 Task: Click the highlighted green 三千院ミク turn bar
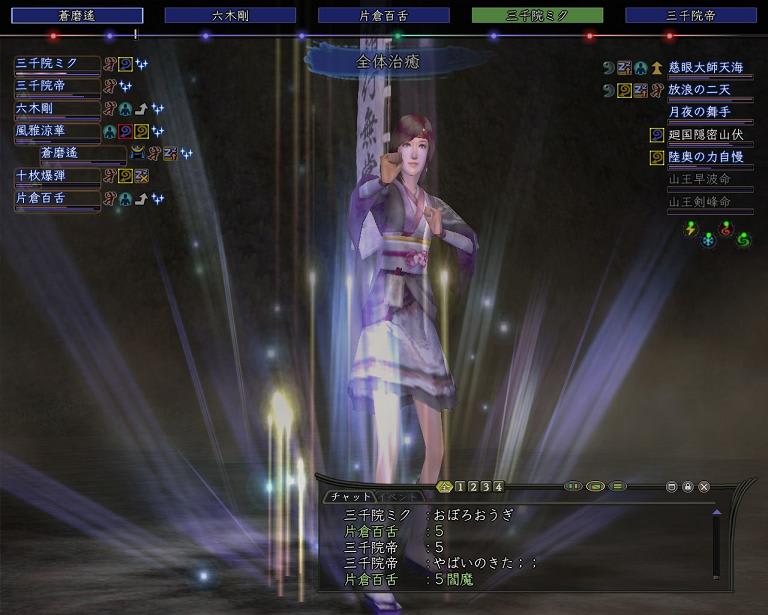point(537,16)
